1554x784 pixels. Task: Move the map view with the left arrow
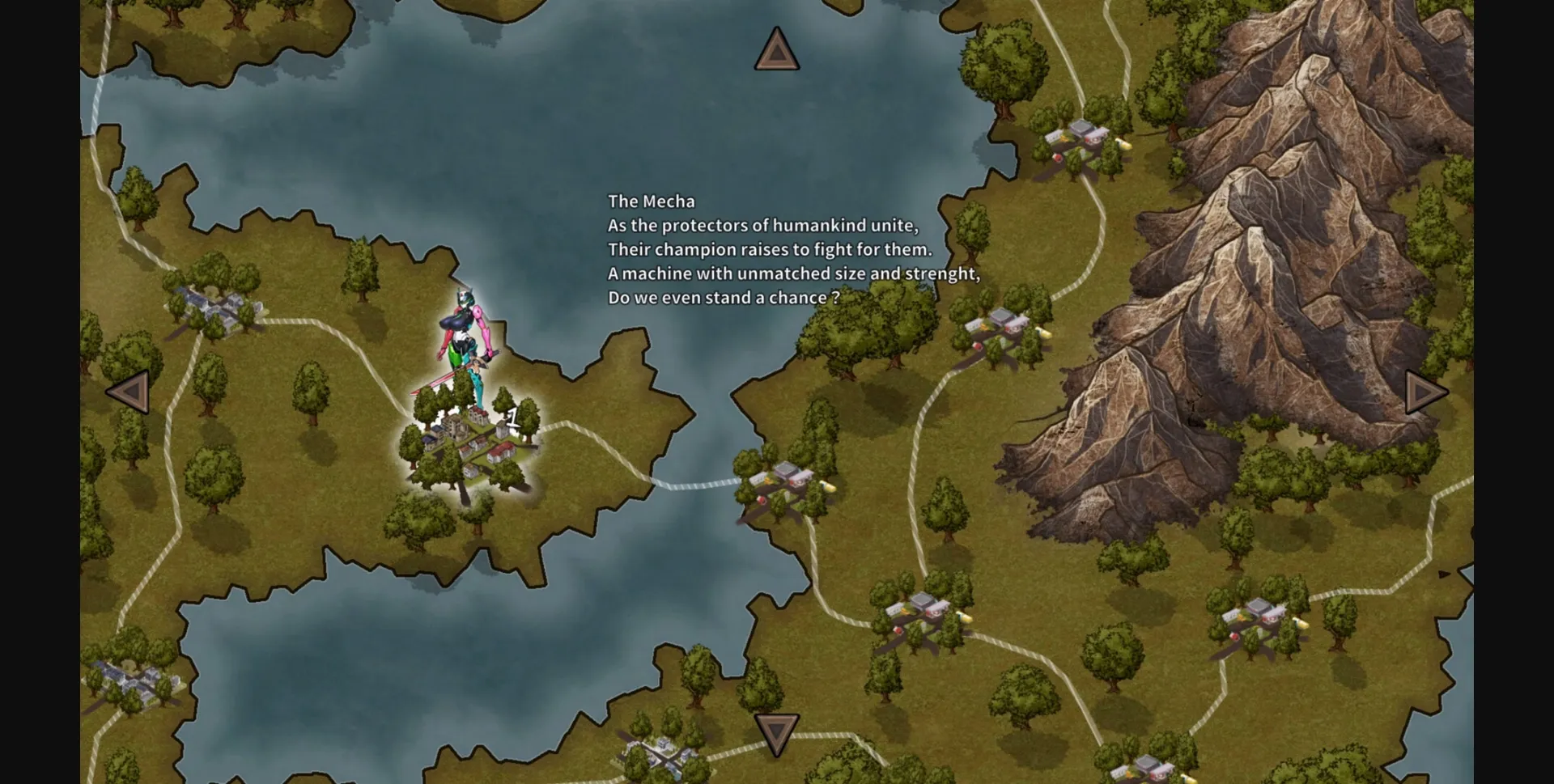click(x=129, y=392)
